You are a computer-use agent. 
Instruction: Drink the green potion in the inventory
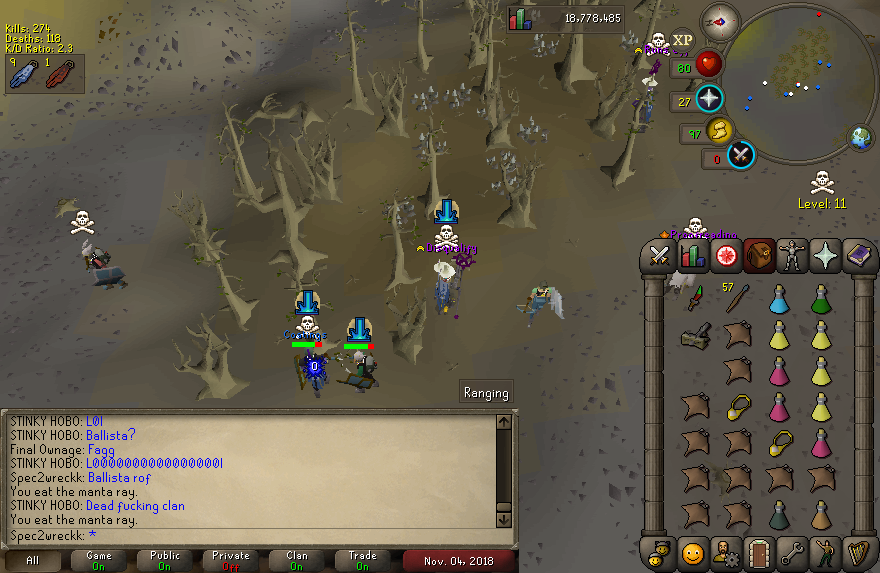click(820, 298)
